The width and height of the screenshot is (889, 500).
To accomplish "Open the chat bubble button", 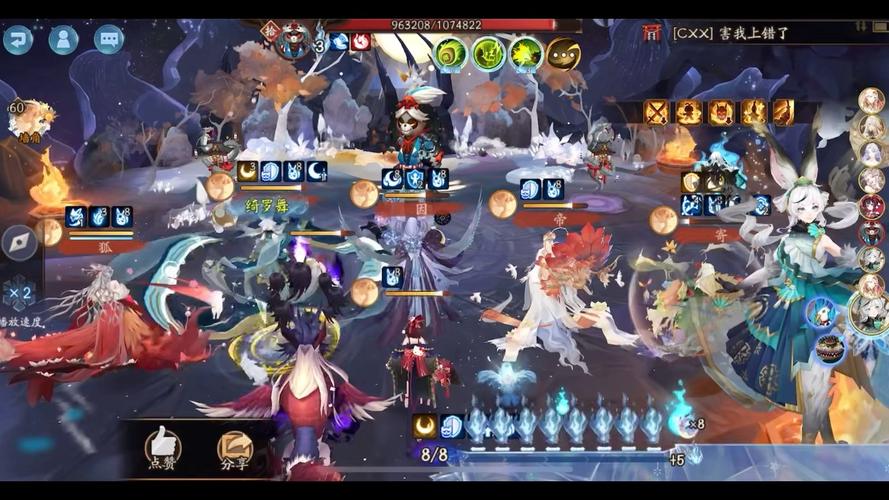I will [x=109, y=40].
